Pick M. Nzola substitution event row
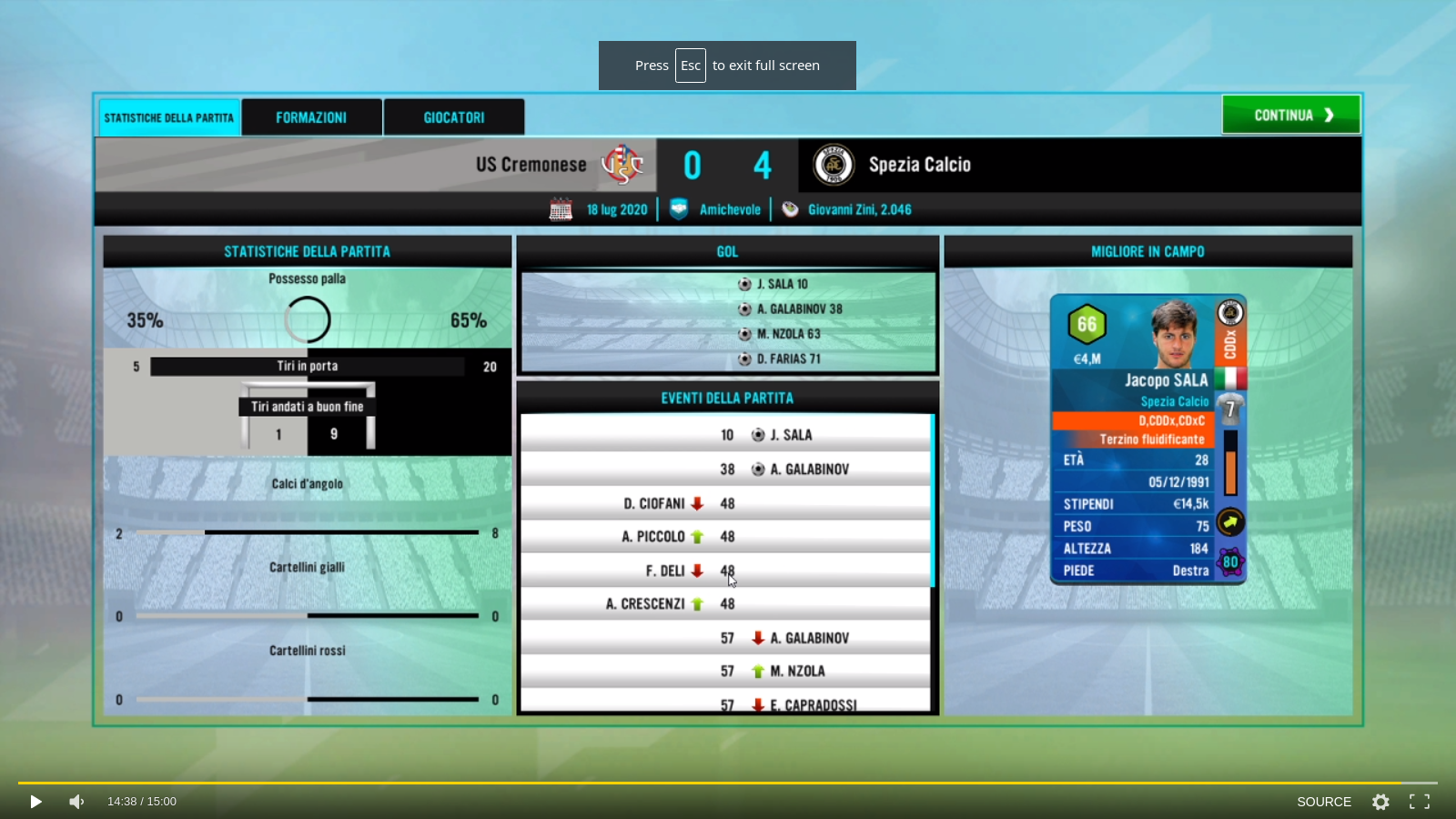The width and height of the screenshot is (1456, 819). (726, 672)
